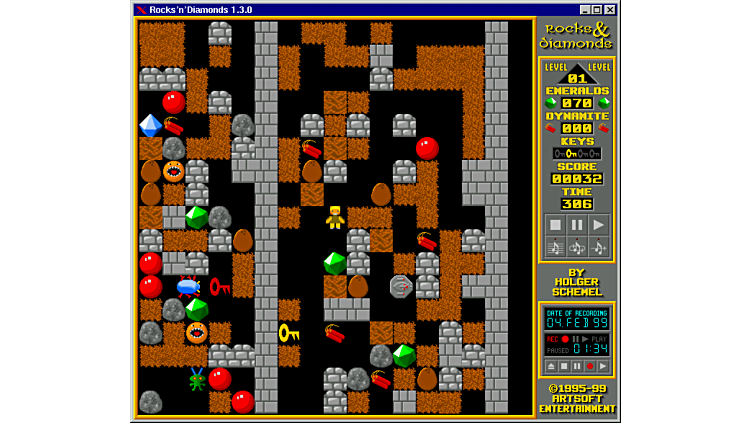Play back the recorded tape
The image size is (752, 423).
pyautogui.click(x=602, y=366)
